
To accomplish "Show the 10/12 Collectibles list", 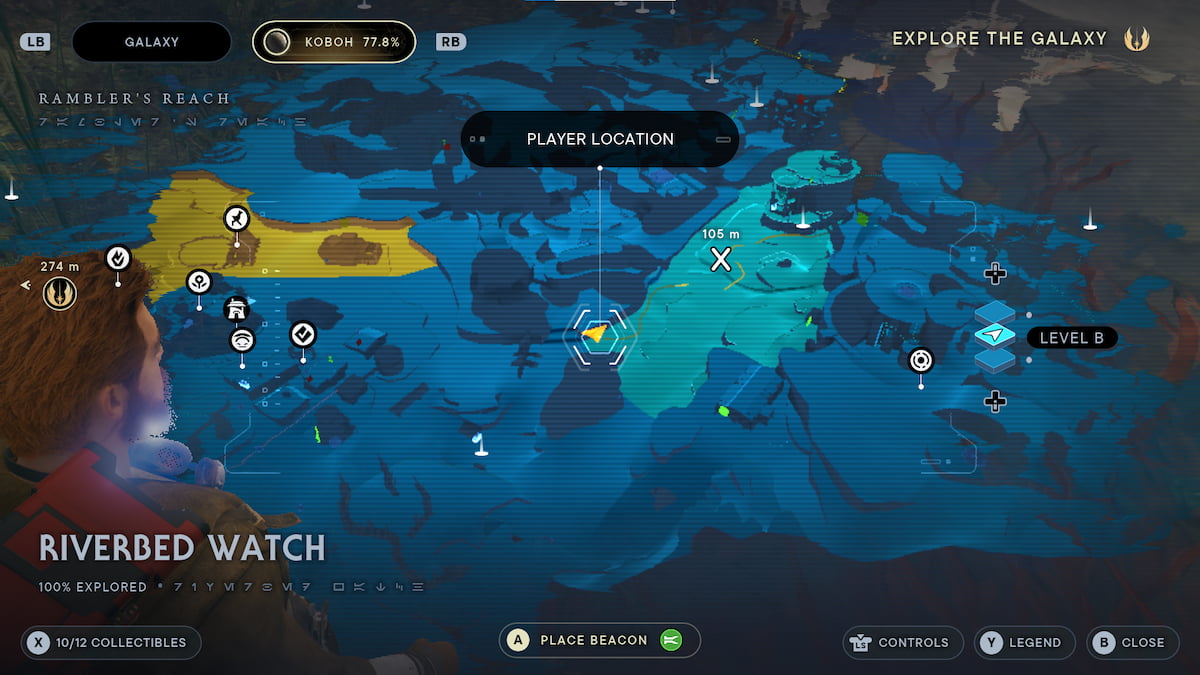I will (110, 642).
